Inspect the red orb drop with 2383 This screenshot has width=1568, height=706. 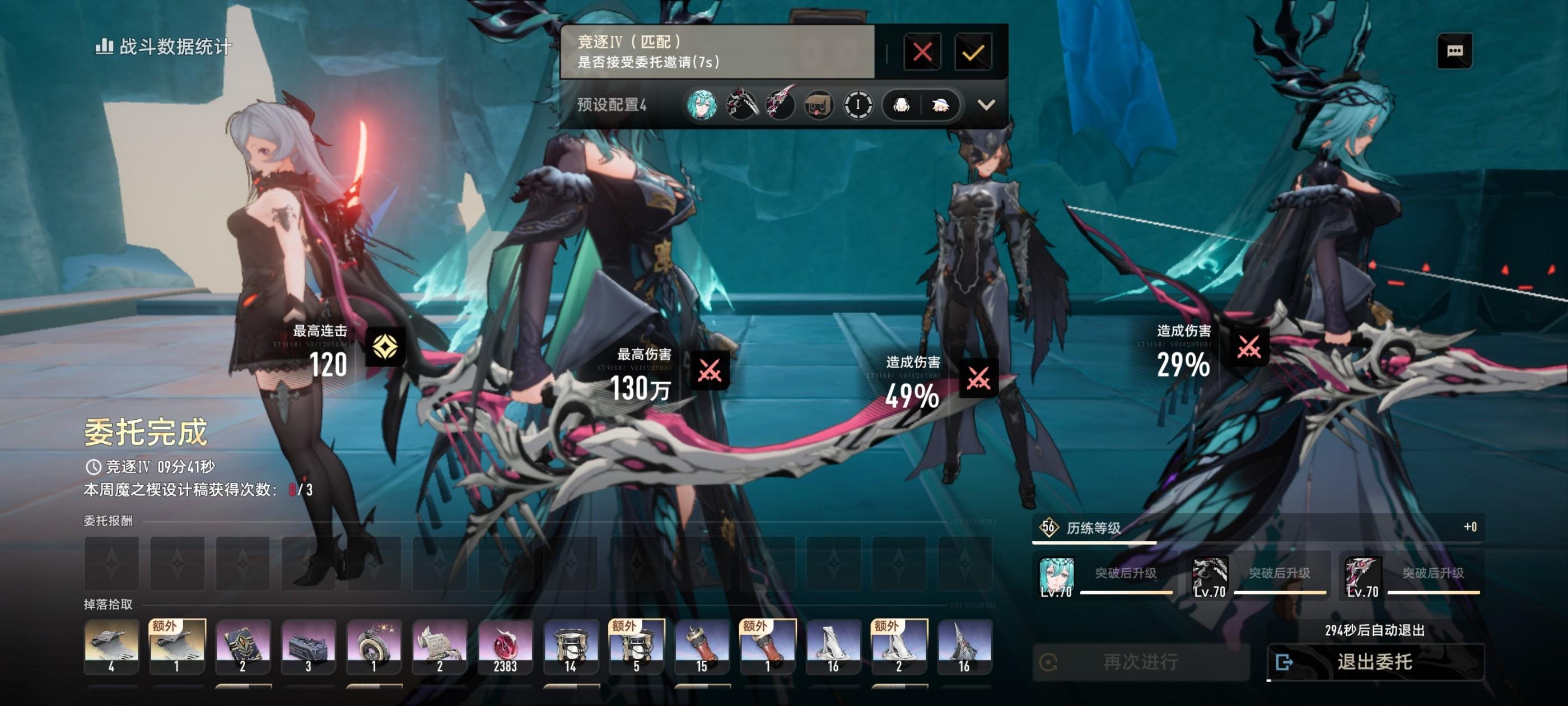click(x=505, y=645)
